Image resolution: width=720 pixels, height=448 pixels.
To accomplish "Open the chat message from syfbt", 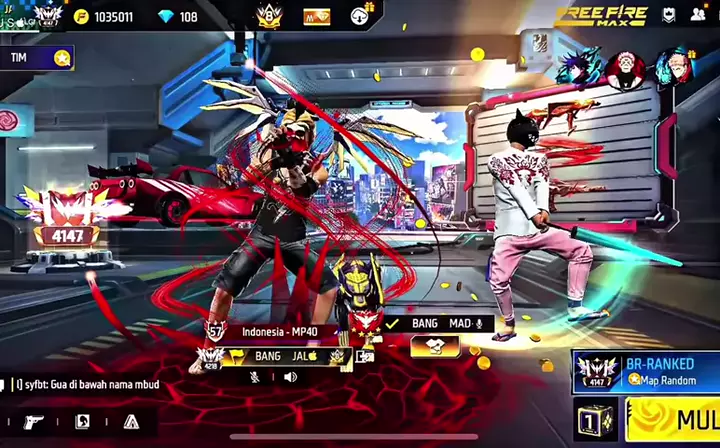I will pyautogui.click(x=100, y=383).
